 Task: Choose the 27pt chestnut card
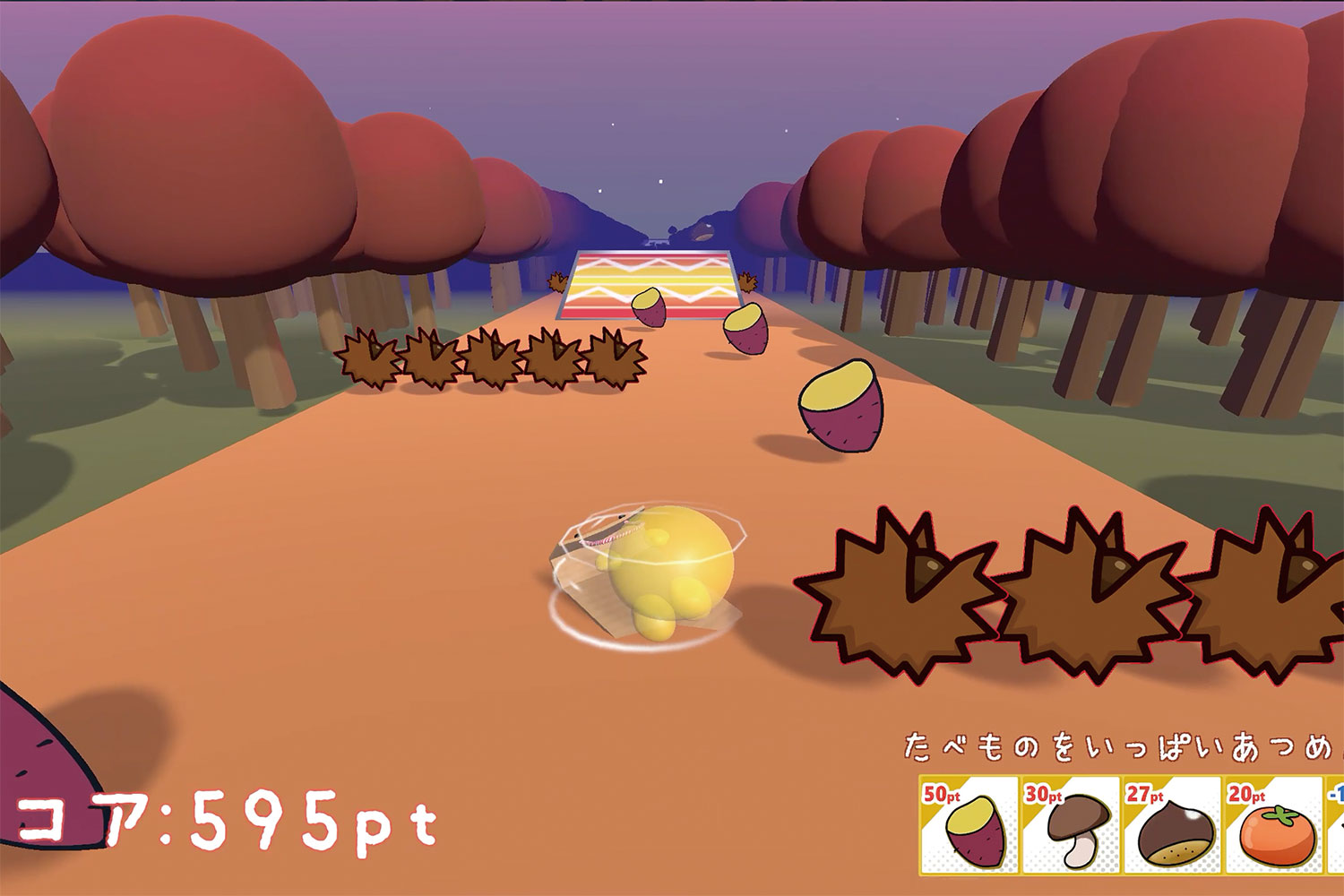[1172, 825]
